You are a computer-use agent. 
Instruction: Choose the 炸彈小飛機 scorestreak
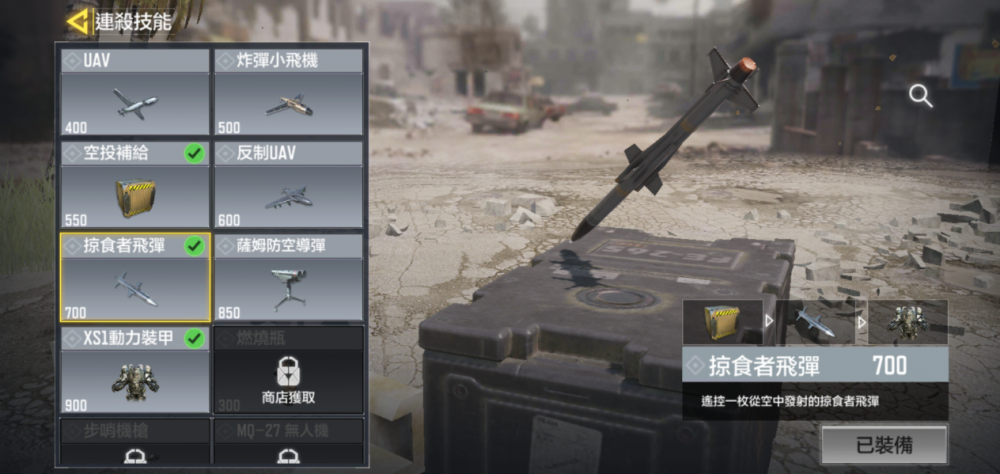pos(288,92)
